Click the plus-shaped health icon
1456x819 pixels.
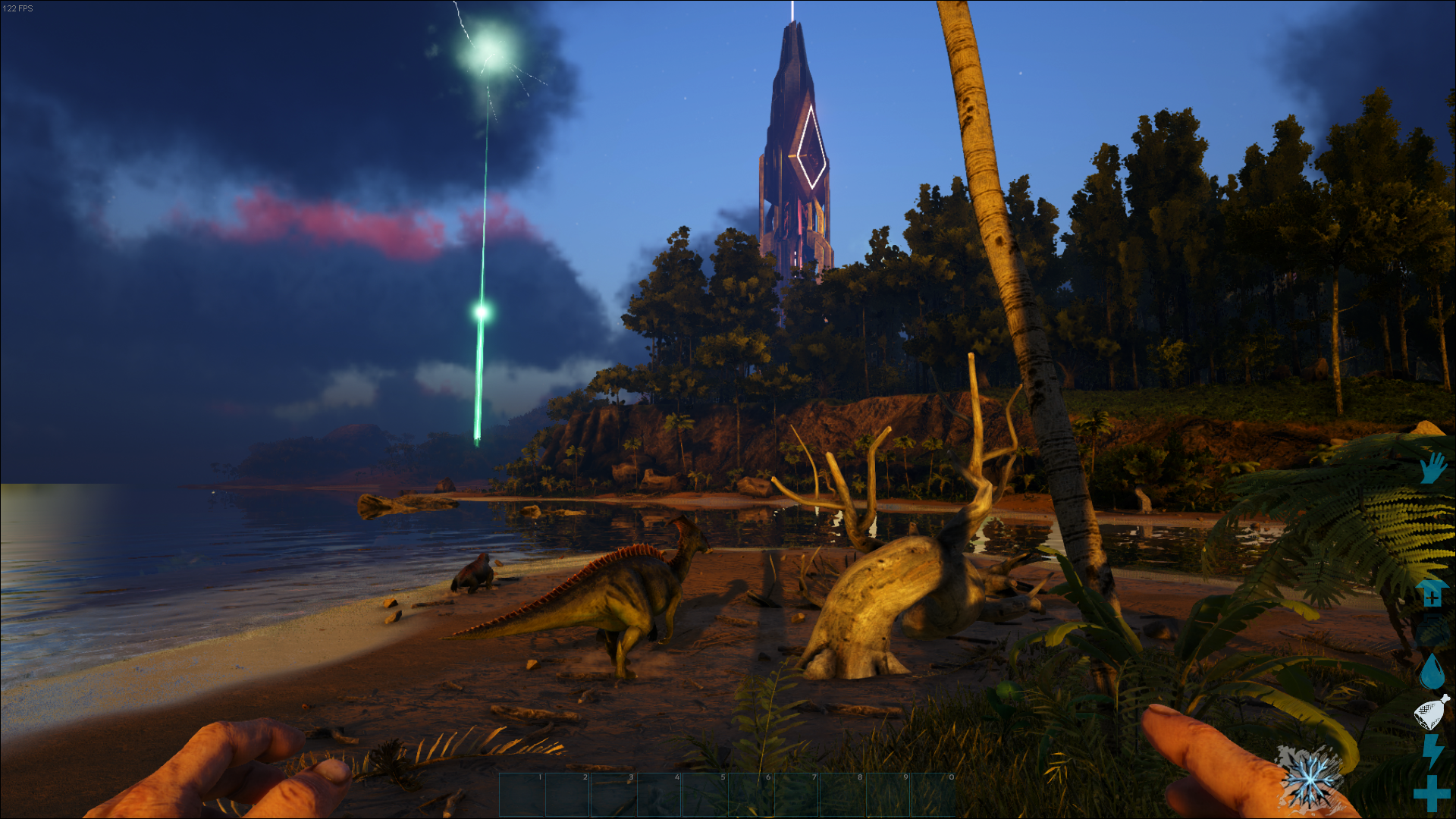(x=1432, y=793)
